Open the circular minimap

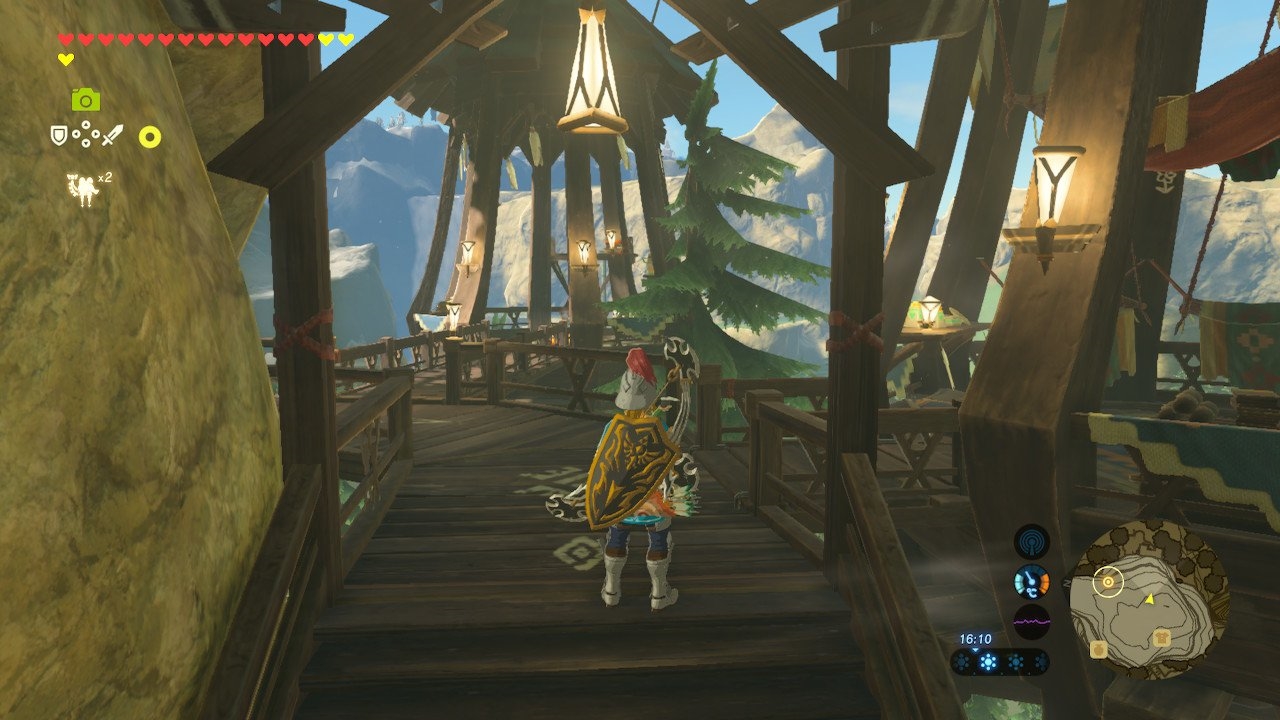tap(1149, 598)
